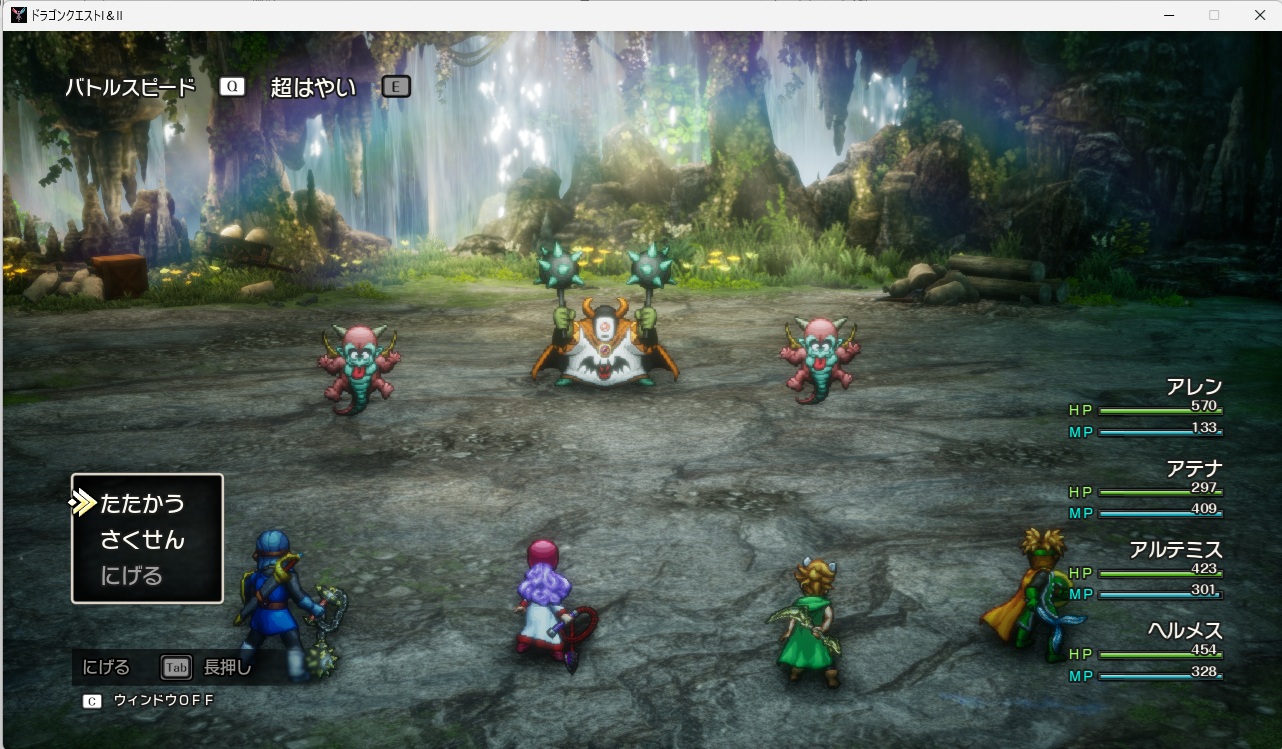Select たたかう in the battle menu
The image size is (1282, 749).
point(142,503)
